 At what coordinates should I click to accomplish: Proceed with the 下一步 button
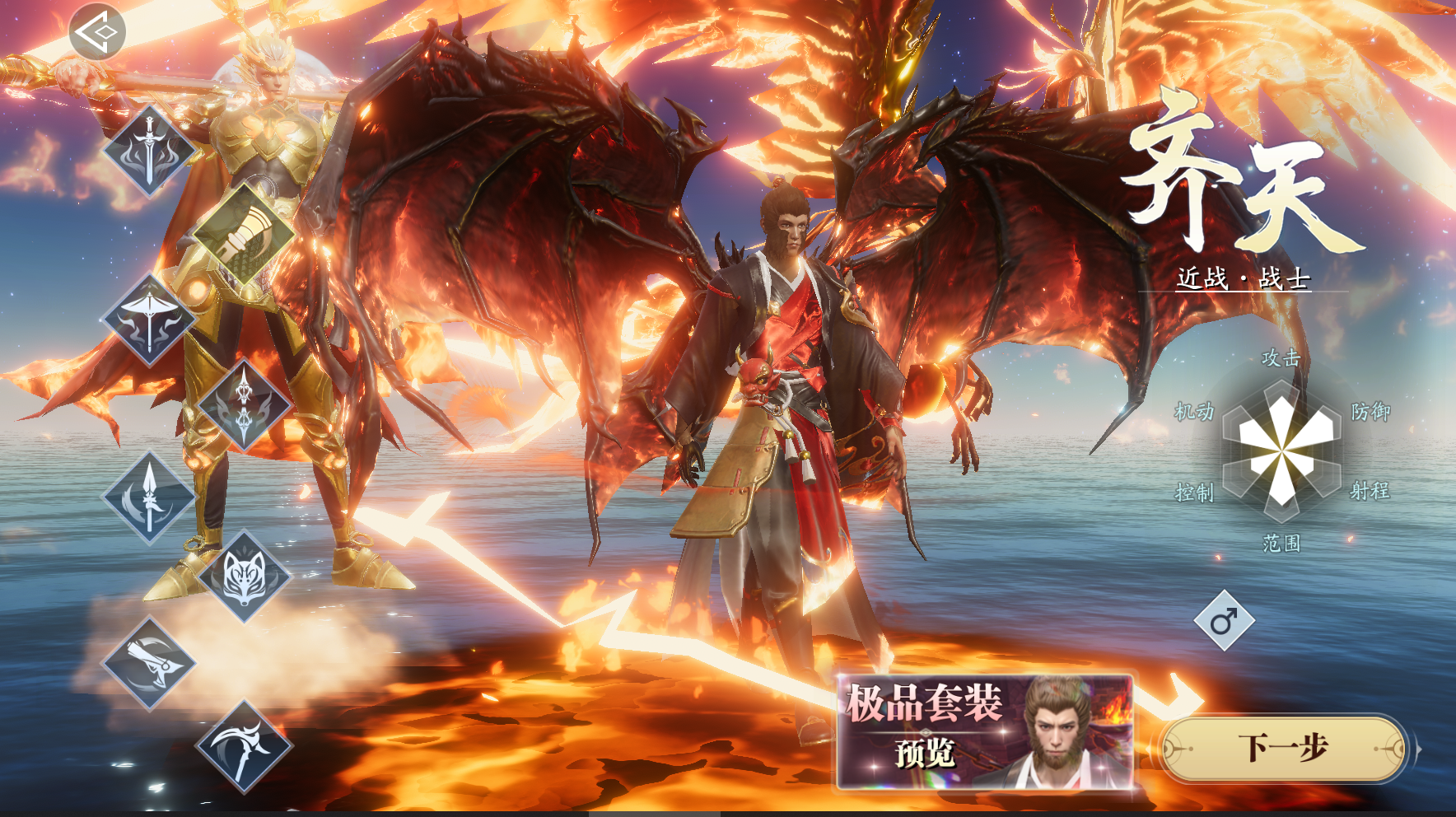point(1283,749)
